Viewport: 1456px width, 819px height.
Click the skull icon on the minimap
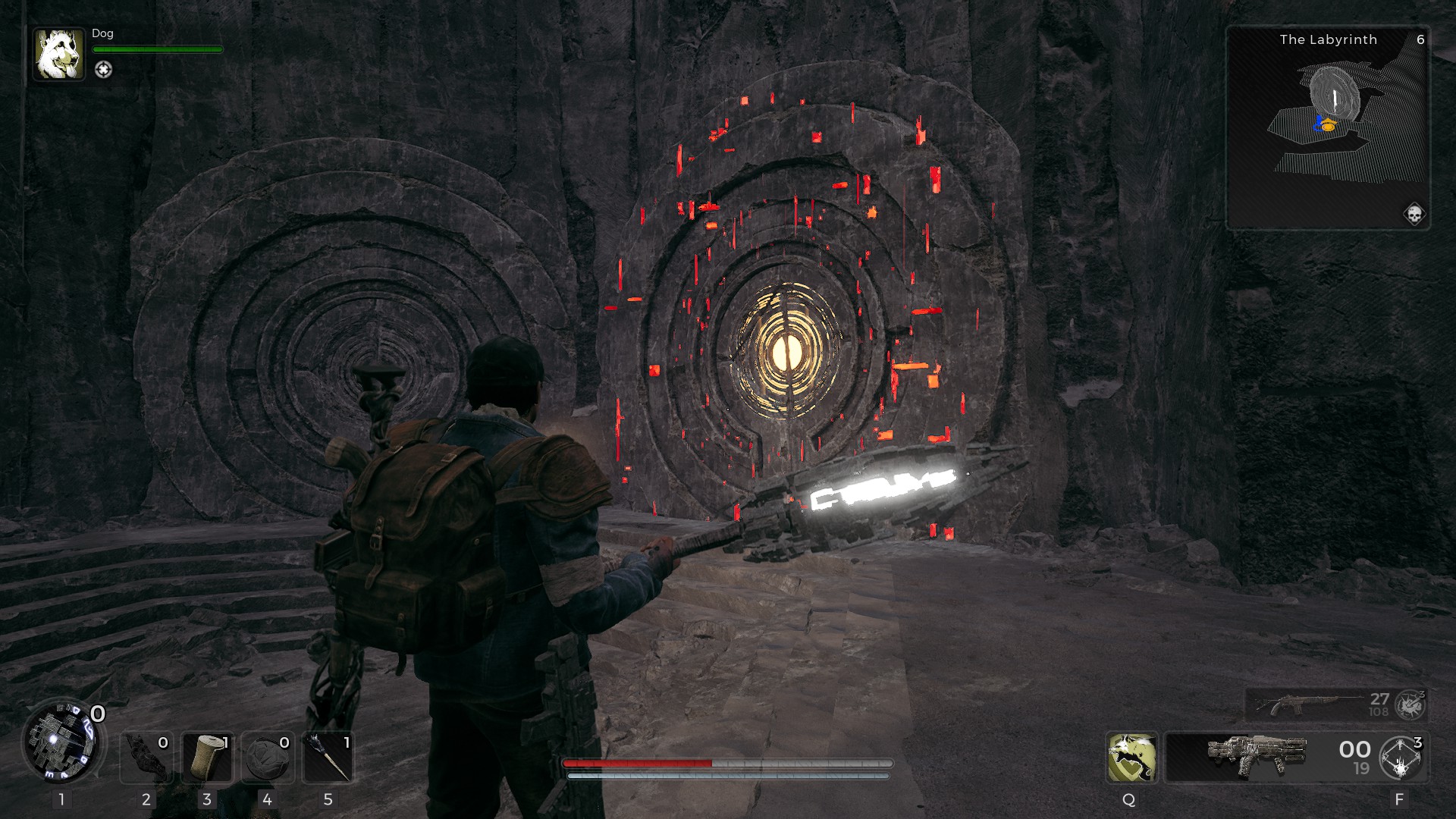tap(1414, 215)
